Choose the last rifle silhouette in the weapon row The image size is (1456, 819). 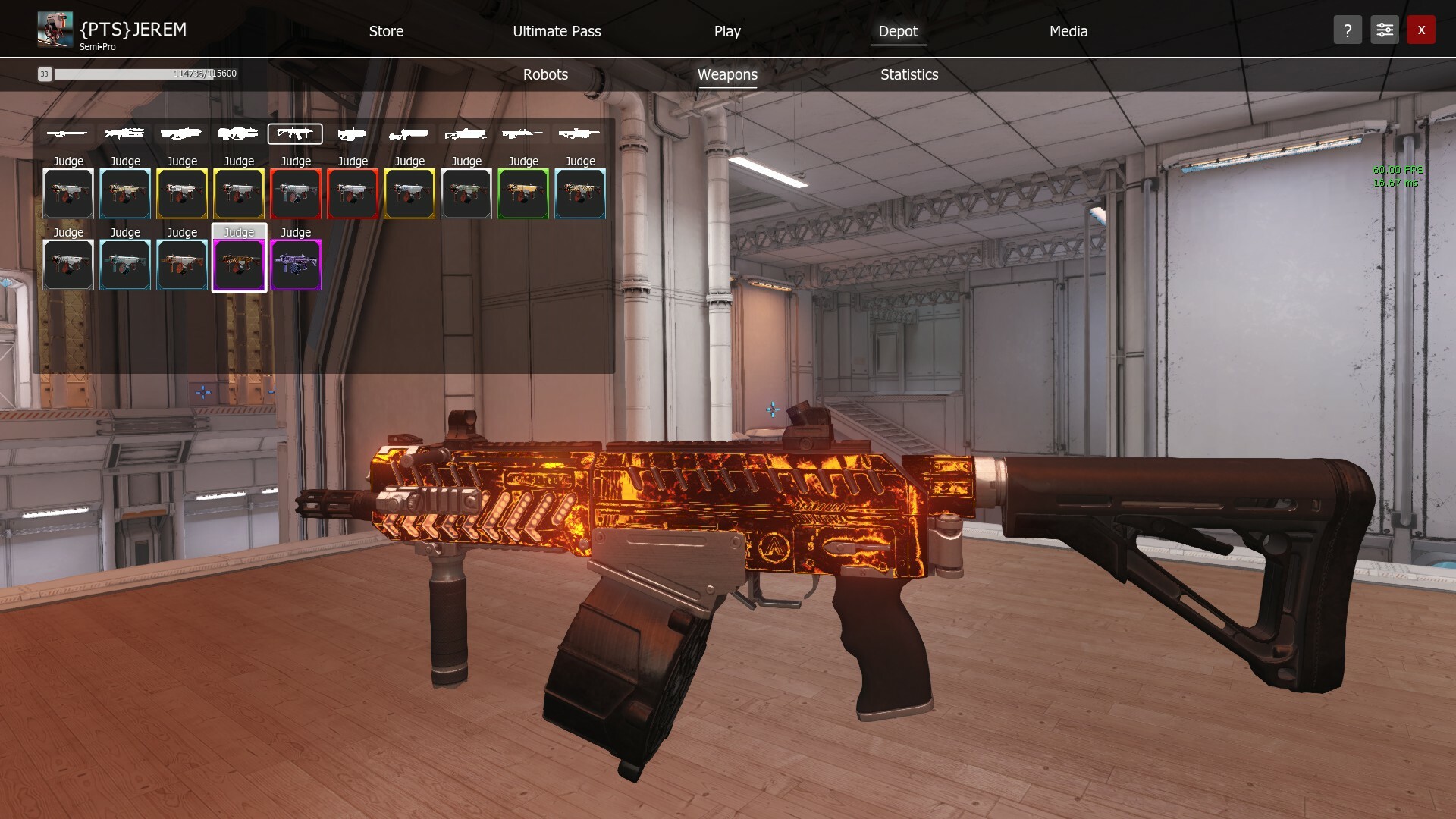pos(579,133)
